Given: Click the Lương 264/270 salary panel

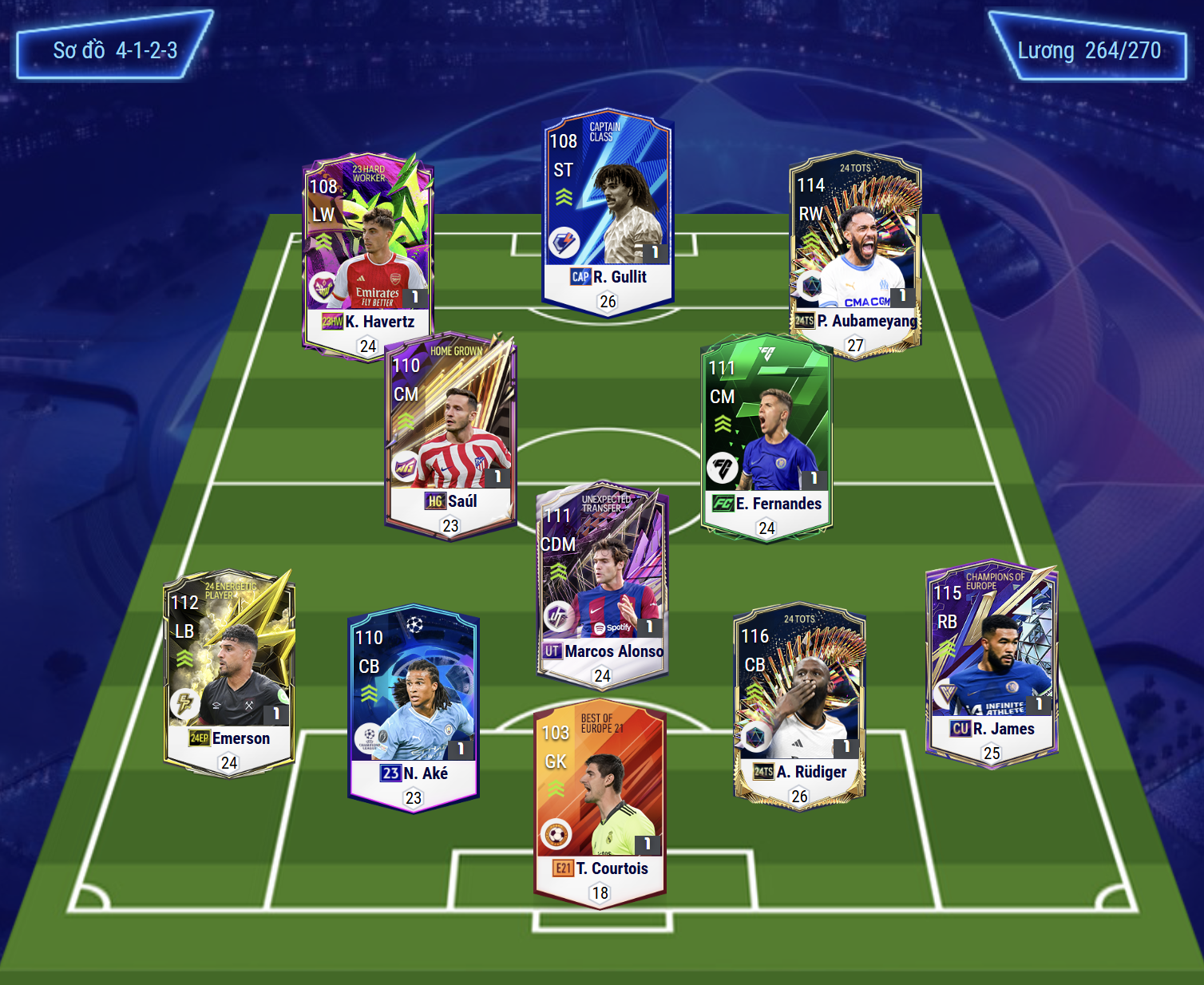Looking at the screenshot, I should pyautogui.click(x=1088, y=48).
